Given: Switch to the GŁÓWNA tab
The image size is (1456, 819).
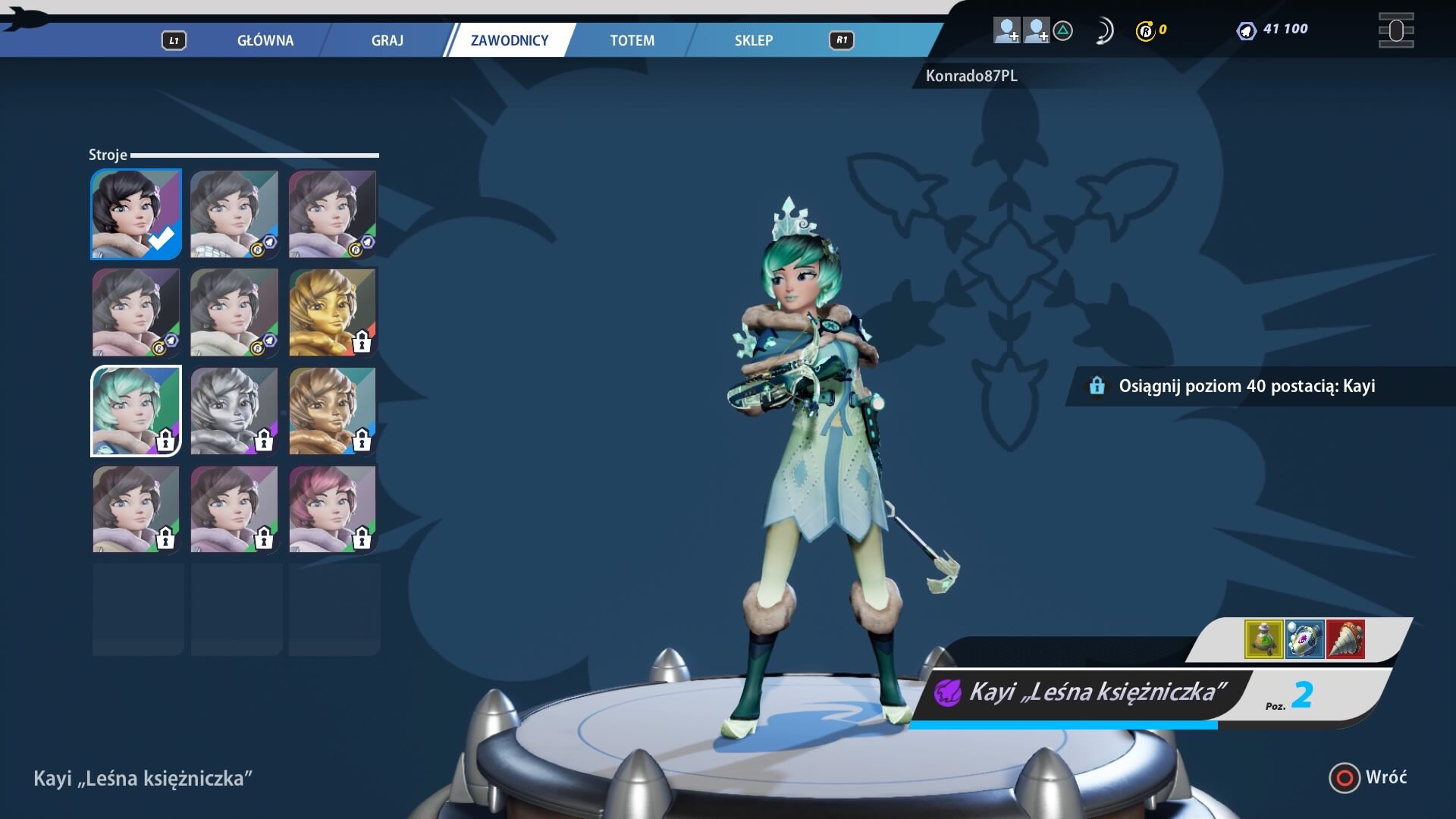Looking at the screenshot, I should click(265, 40).
